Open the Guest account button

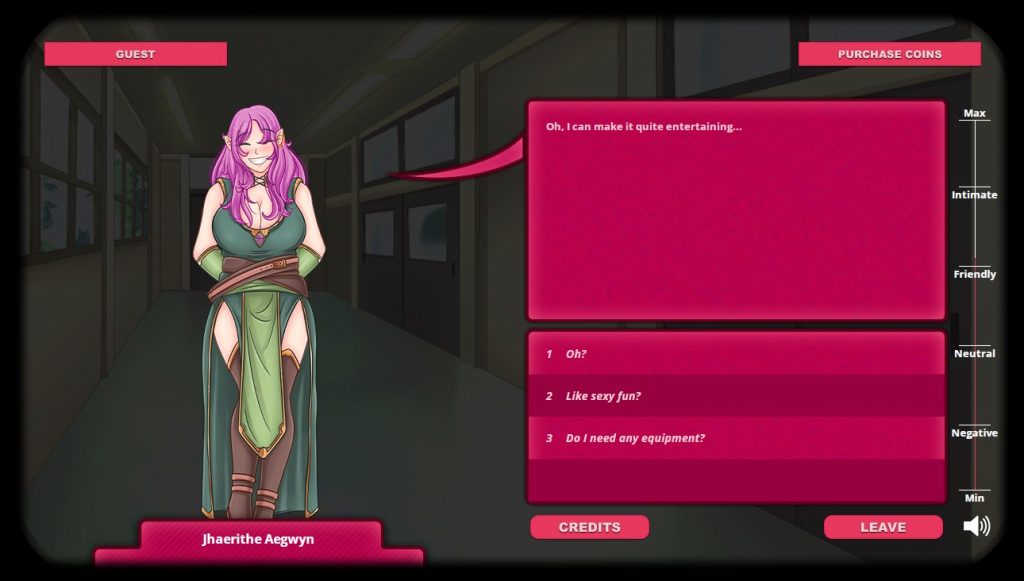(135, 54)
